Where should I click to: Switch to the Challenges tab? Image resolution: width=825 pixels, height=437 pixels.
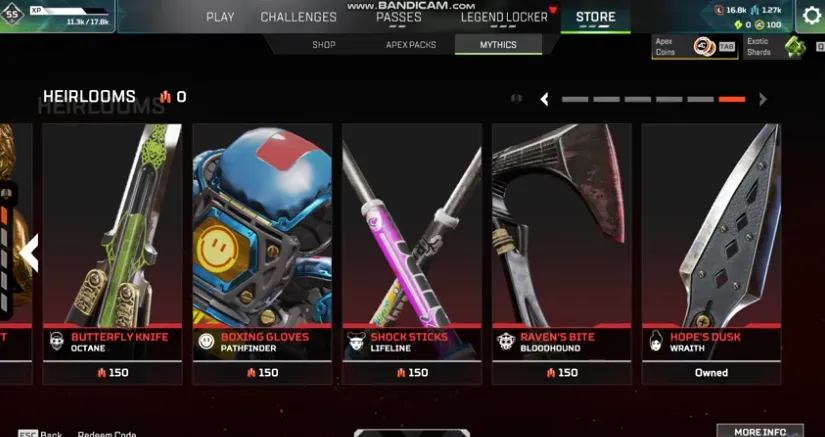[x=298, y=17]
